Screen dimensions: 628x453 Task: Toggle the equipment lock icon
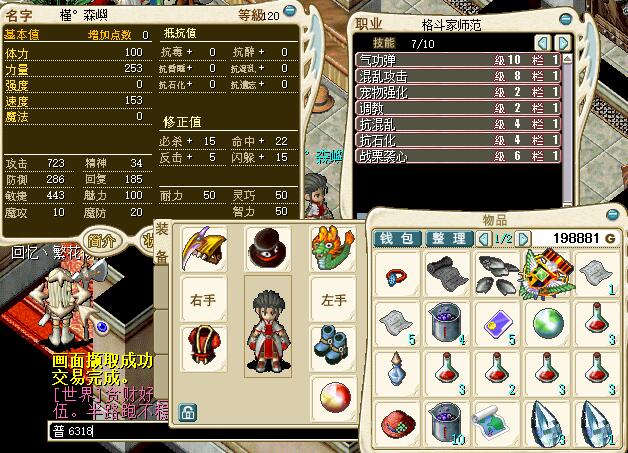[x=186, y=410]
